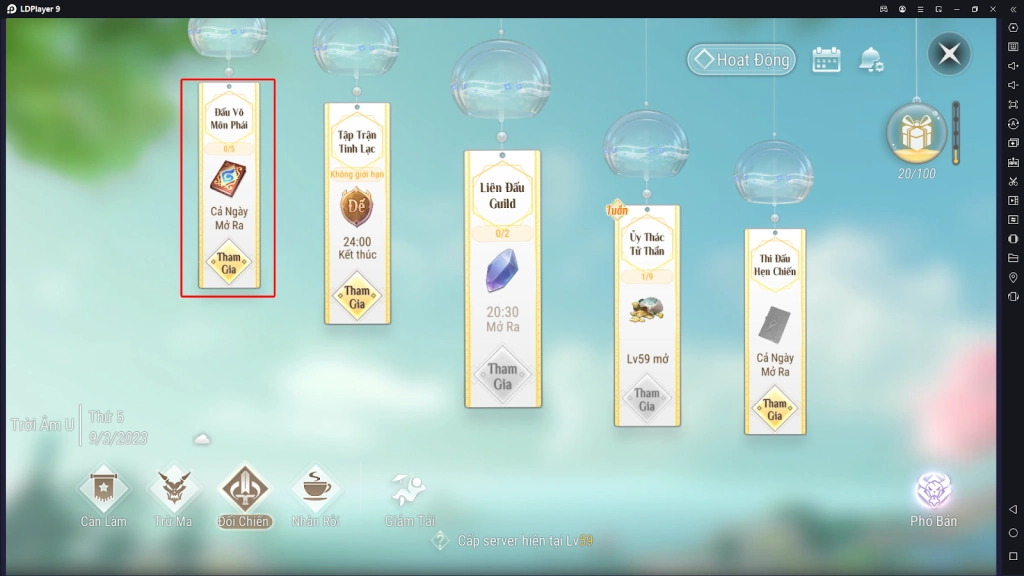Open the Hoạt Động activity button

coord(741,60)
